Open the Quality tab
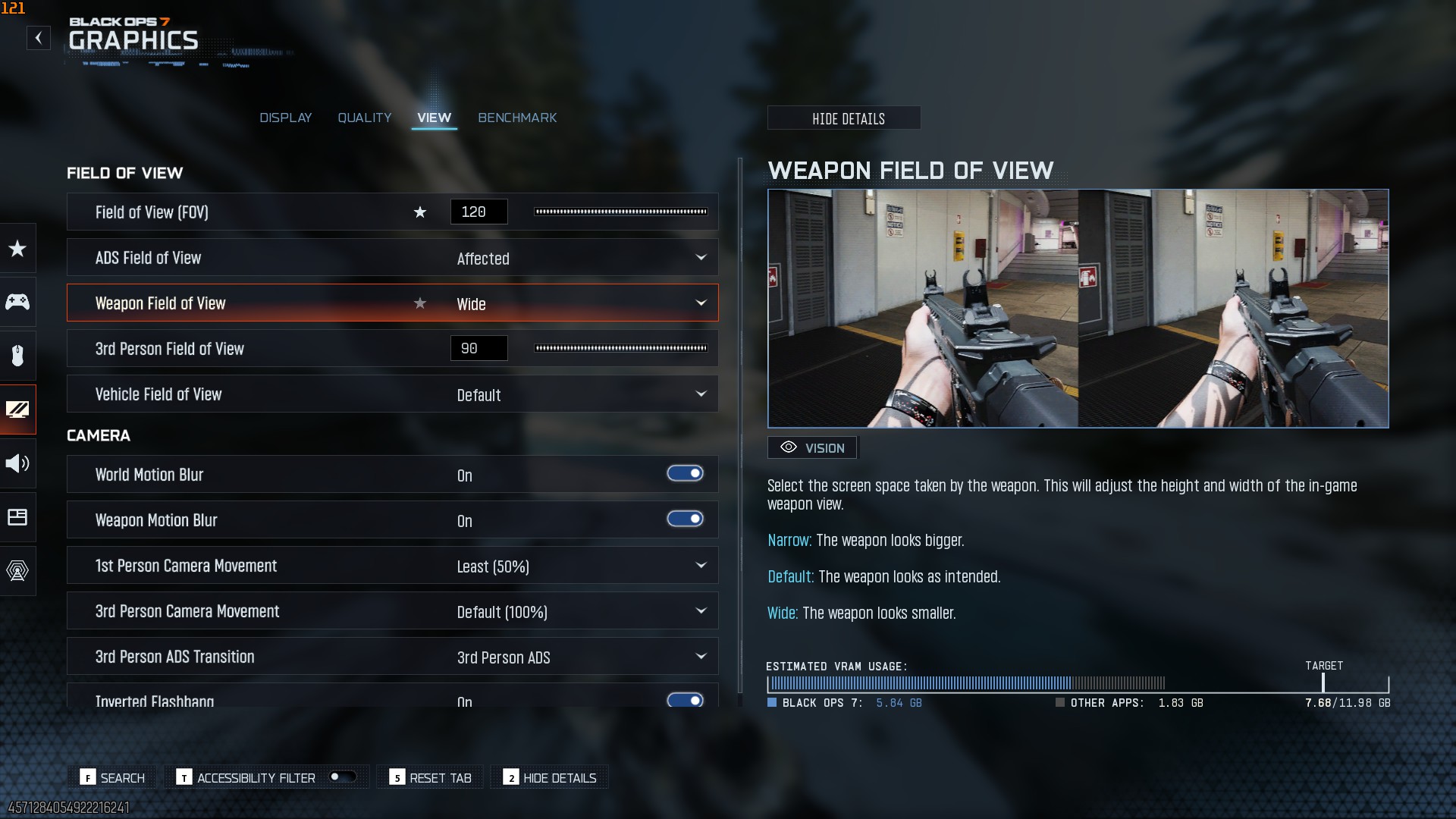This screenshot has width=1456, height=819. 365,118
